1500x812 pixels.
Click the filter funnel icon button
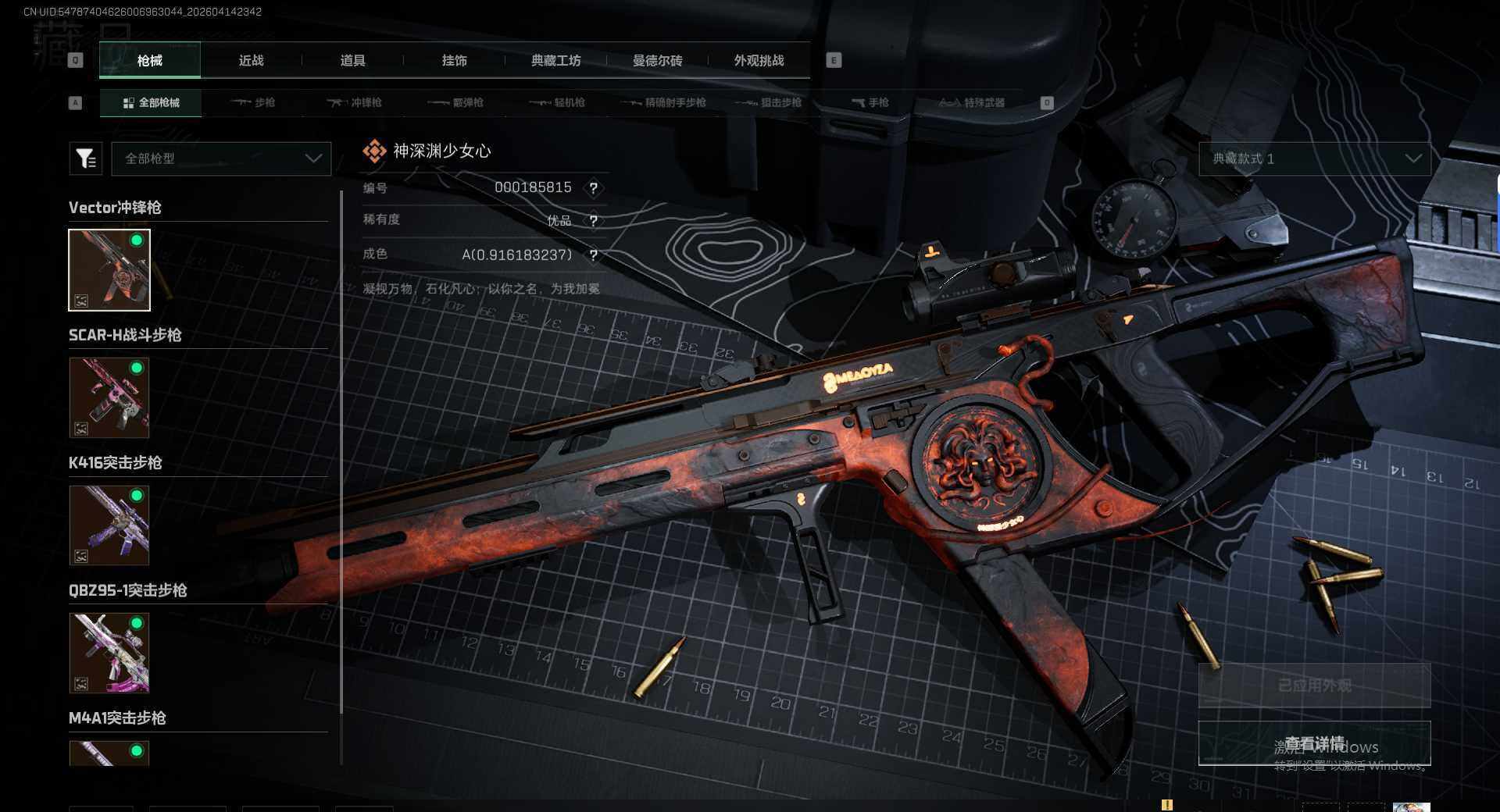coord(86,158)
